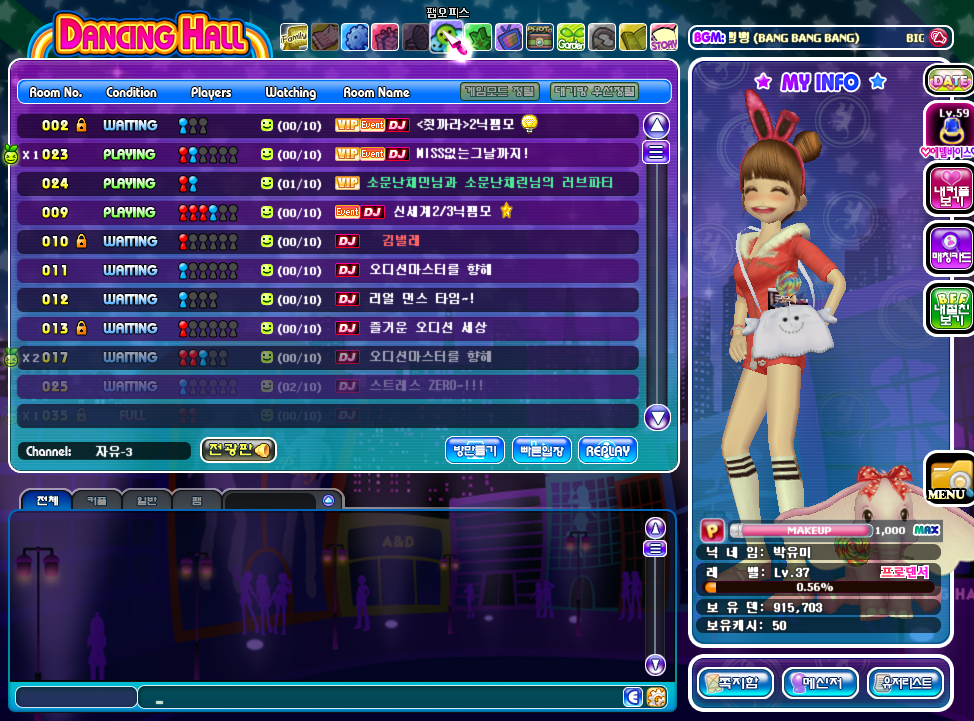Open the MENU folder button
The image size is (974, 721).
click(947, 480)
